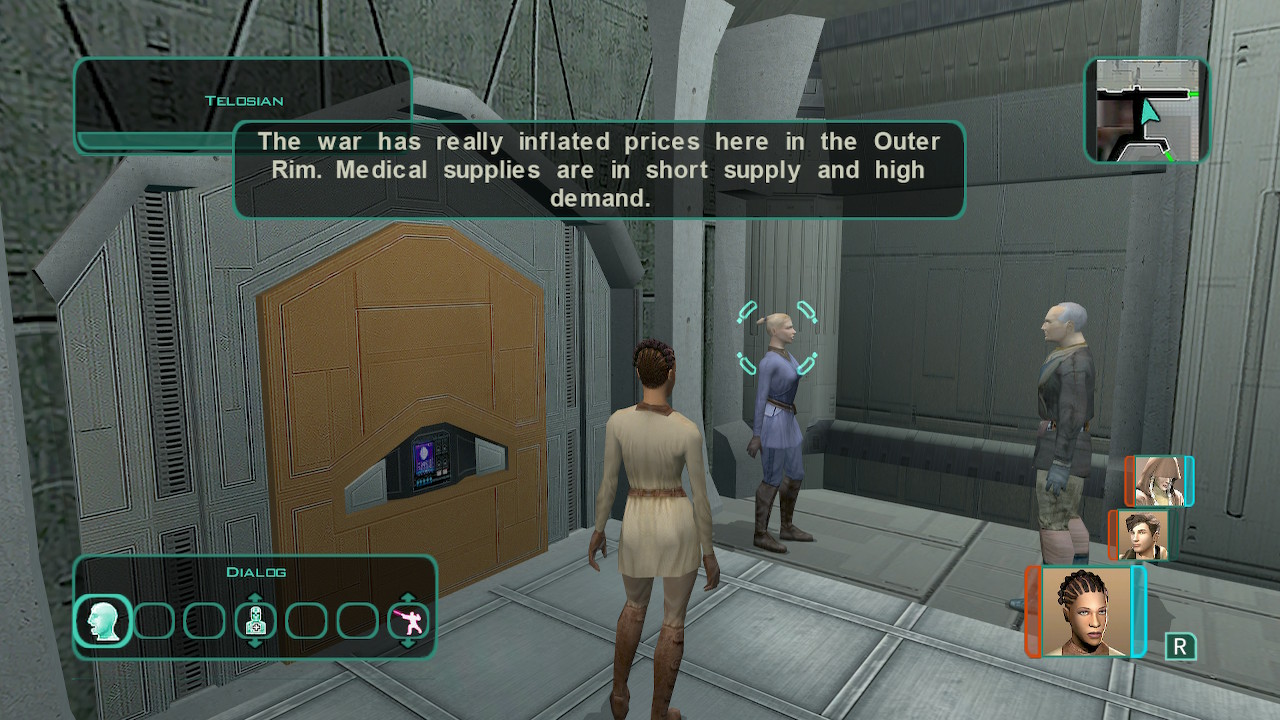This screenshot has width=1280, height=720.
Task: Select the hooded party member portrait
Action: [x=1158, y=482]
